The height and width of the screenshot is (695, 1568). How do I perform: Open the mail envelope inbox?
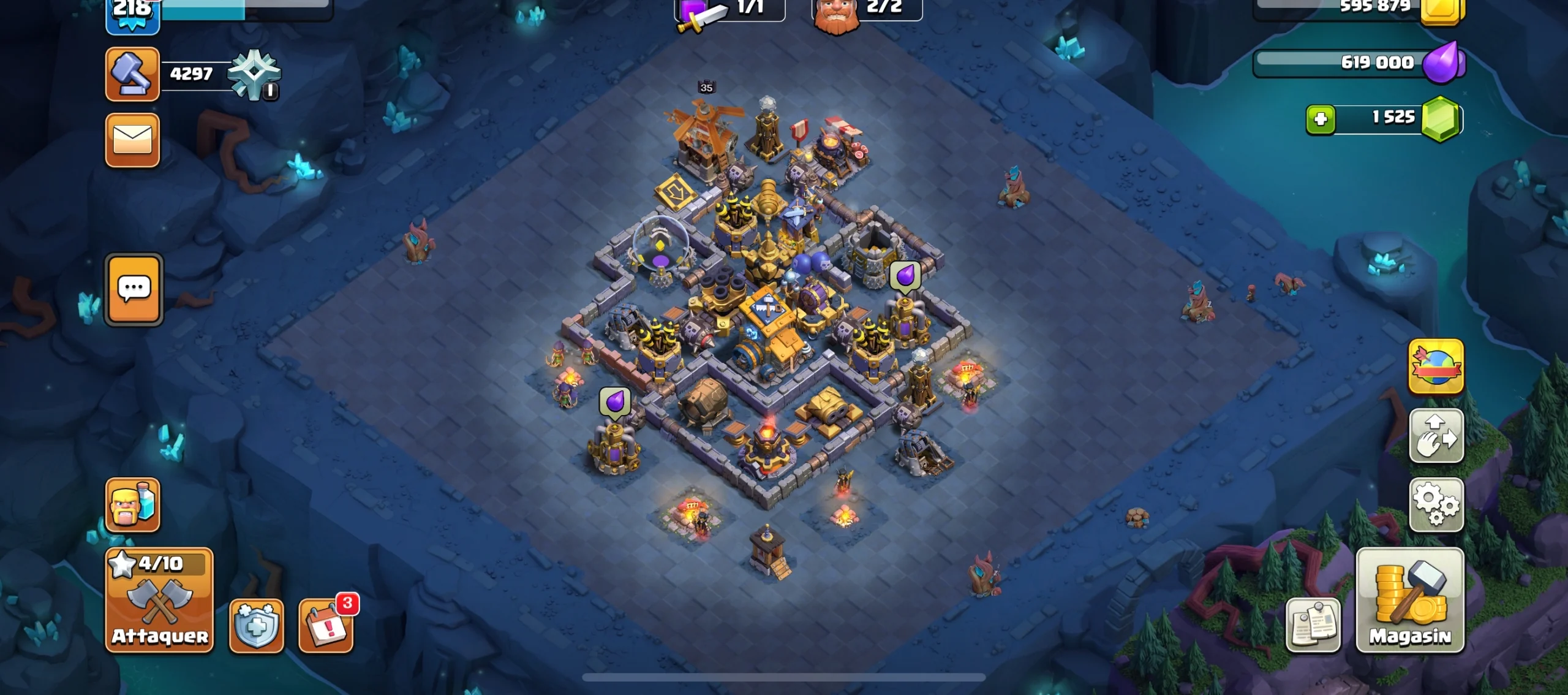[132, 140]
